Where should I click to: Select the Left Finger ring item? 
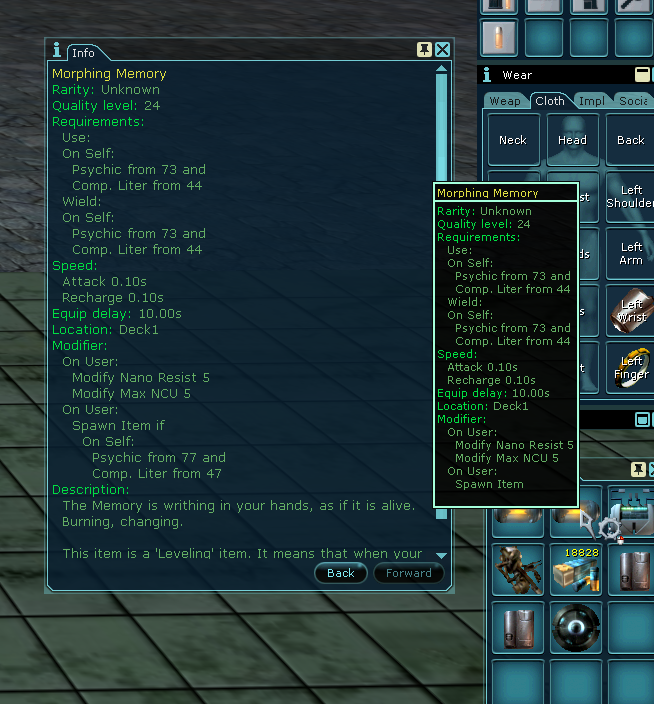(630, 368)
